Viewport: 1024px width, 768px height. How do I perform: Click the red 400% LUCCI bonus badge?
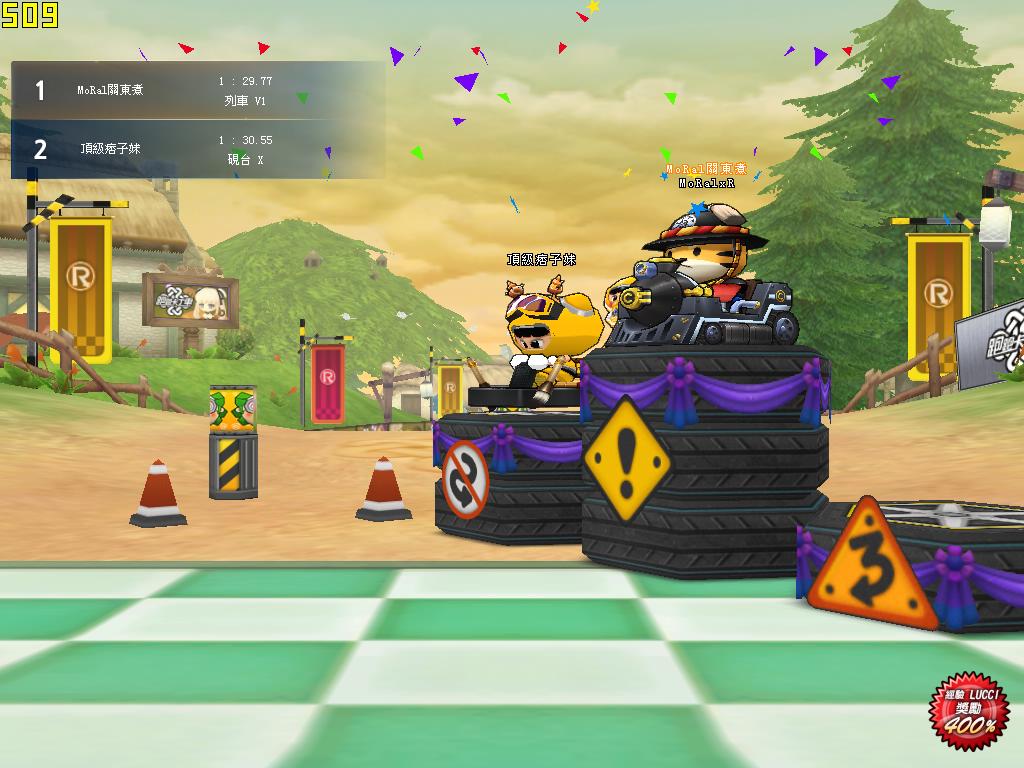click(969, 709)
